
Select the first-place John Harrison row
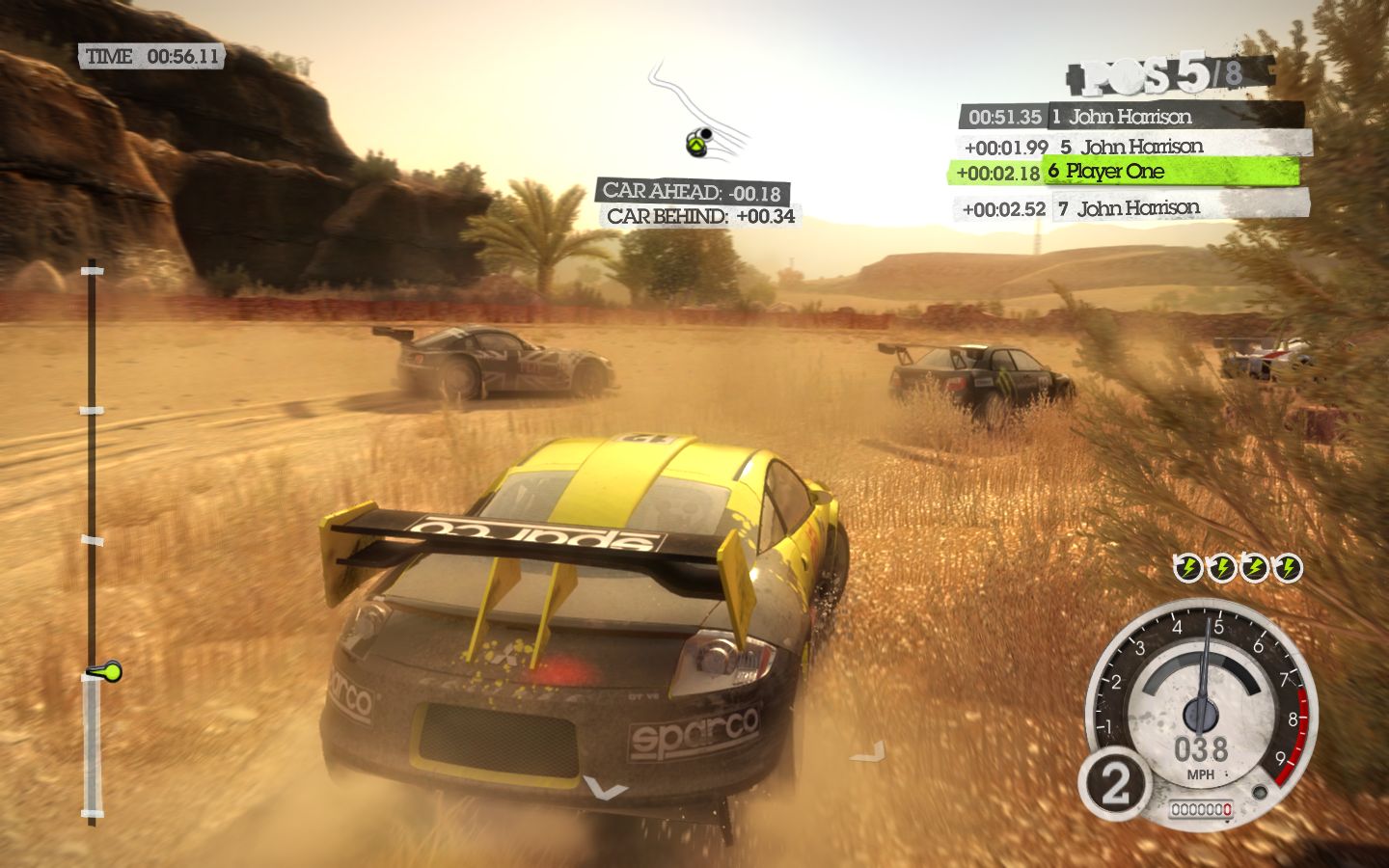point(1130,117)
